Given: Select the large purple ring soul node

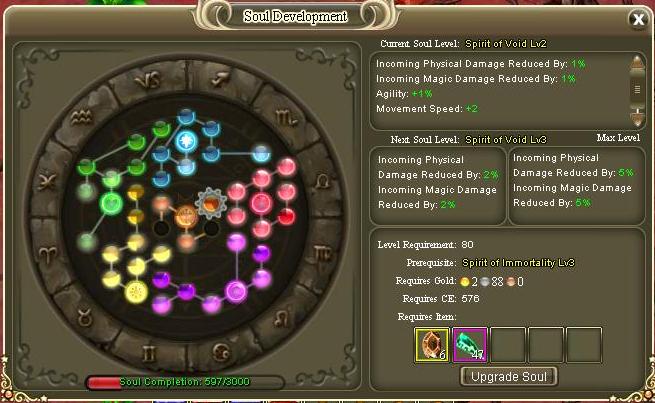Looking at the screenshot, I should (x=237, y=291).
